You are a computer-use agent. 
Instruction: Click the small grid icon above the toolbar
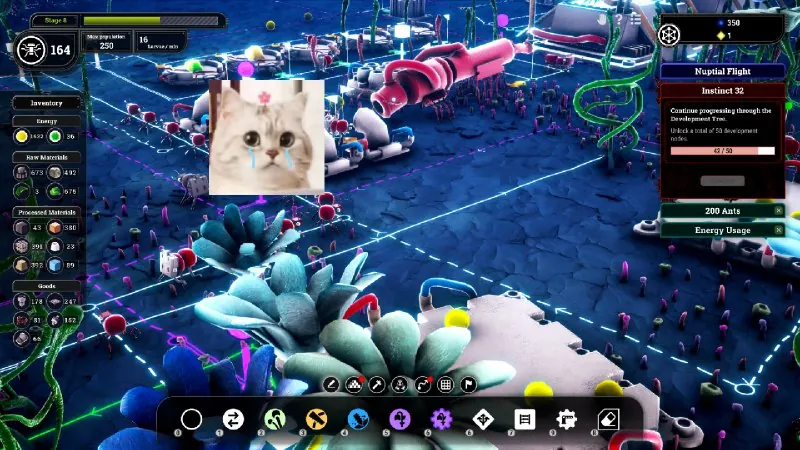tap(445, 384)
